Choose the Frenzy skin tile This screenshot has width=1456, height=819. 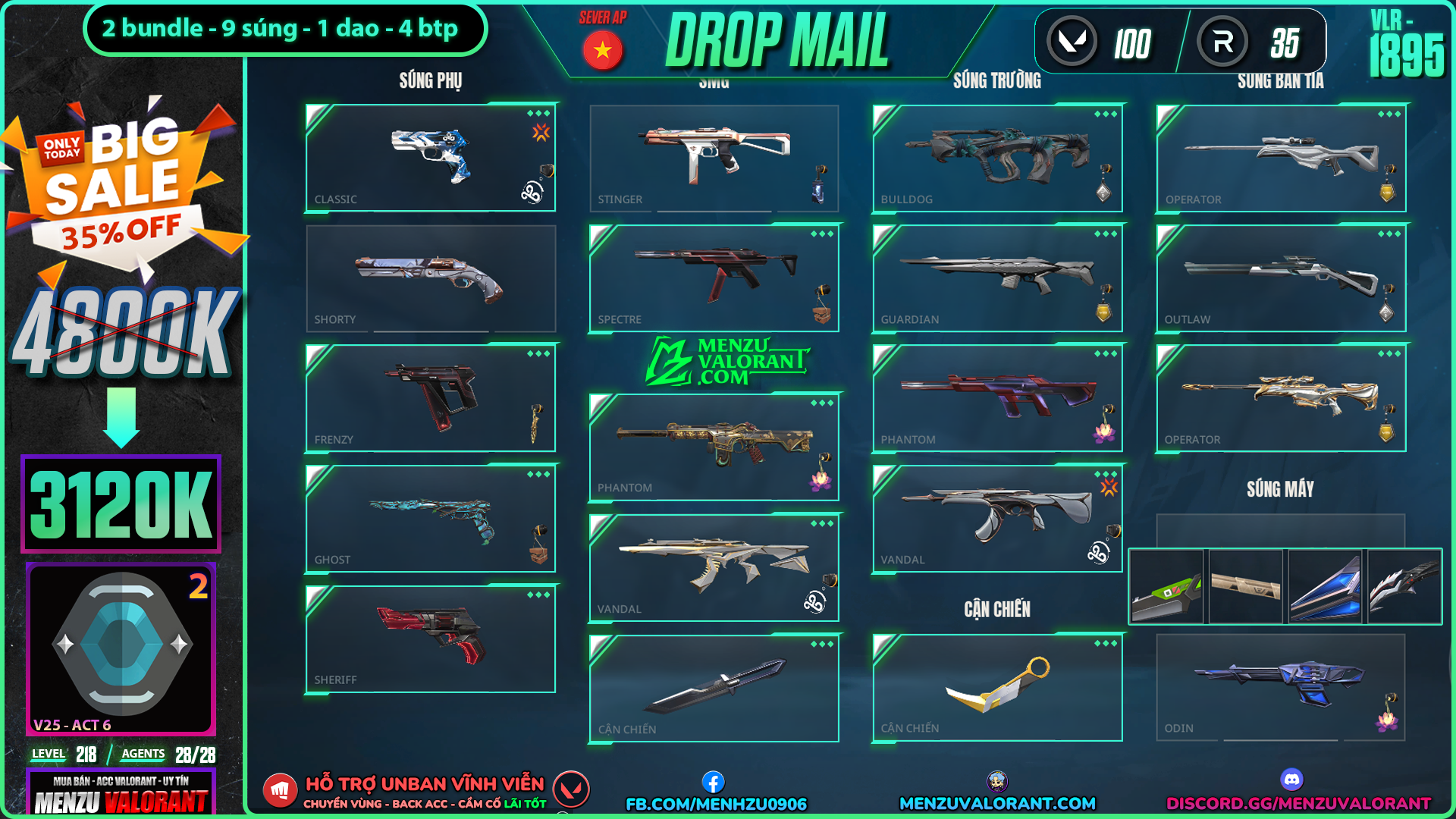[430, 398]
